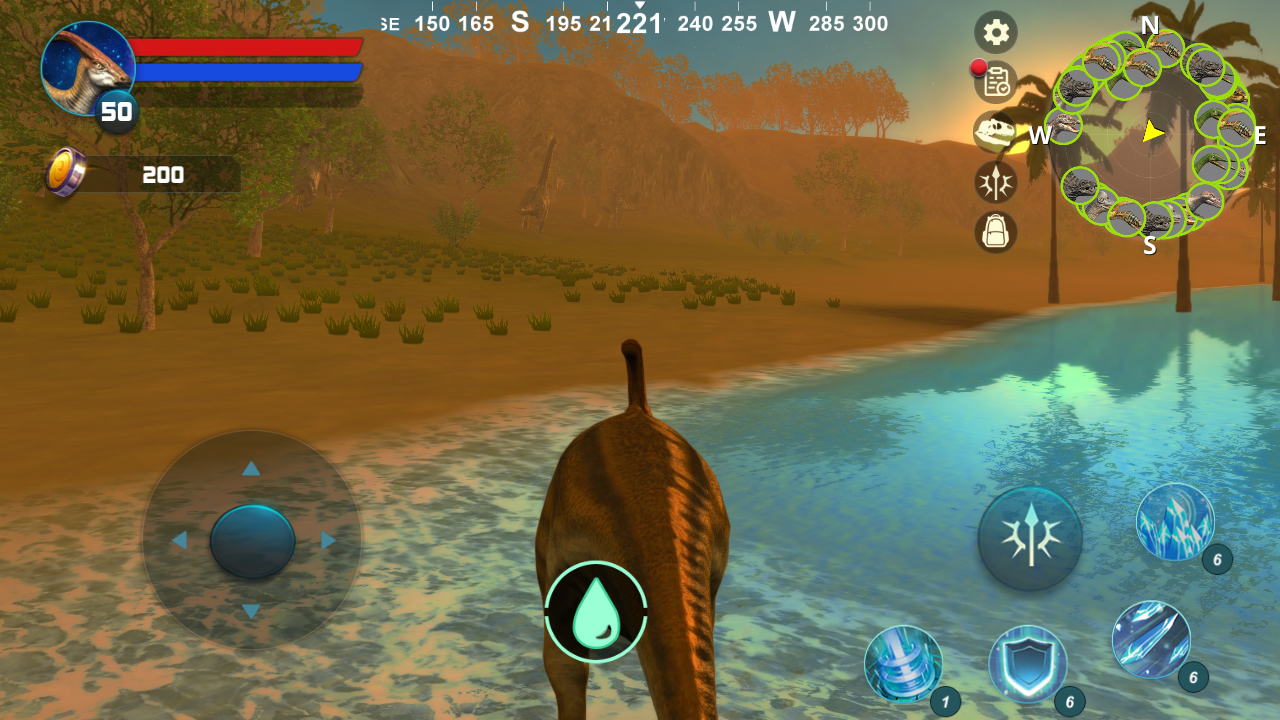The height and width of the screenshot is (720, 1280).
Task: Open the quests clipboard with red notification
Action: point(995,83)
